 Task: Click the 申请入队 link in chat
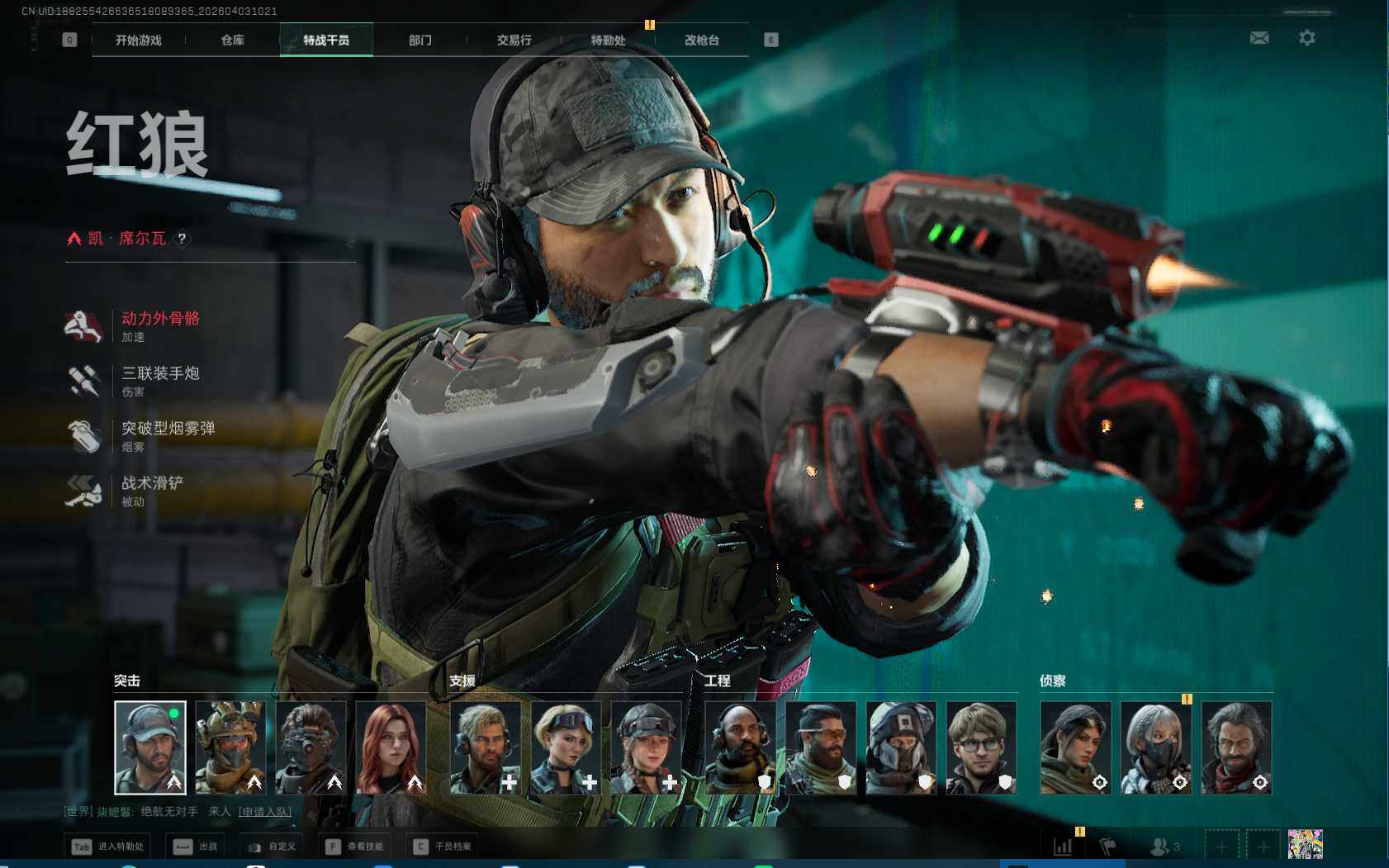[x=264, y=812]
